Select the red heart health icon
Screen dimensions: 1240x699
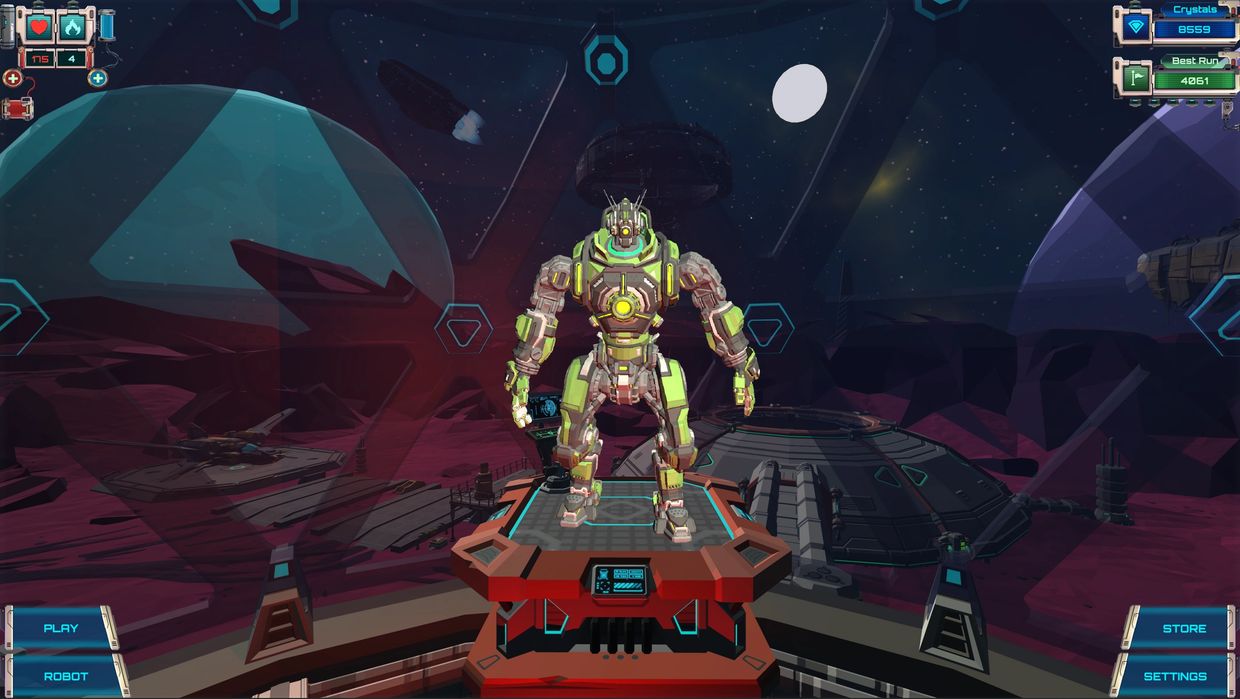coord(39,27)
